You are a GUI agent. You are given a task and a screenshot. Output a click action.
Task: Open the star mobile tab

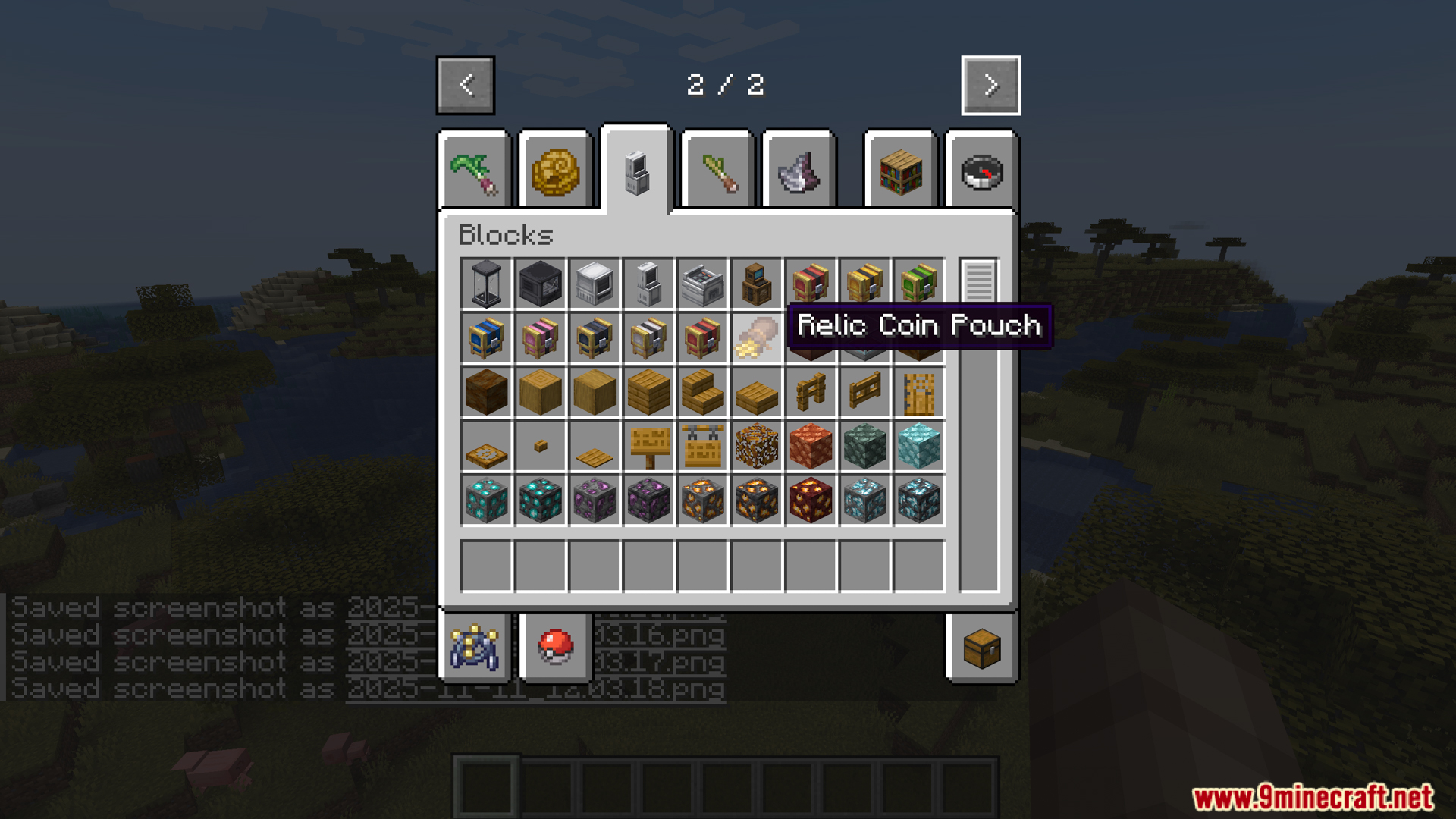pos(475,648)
